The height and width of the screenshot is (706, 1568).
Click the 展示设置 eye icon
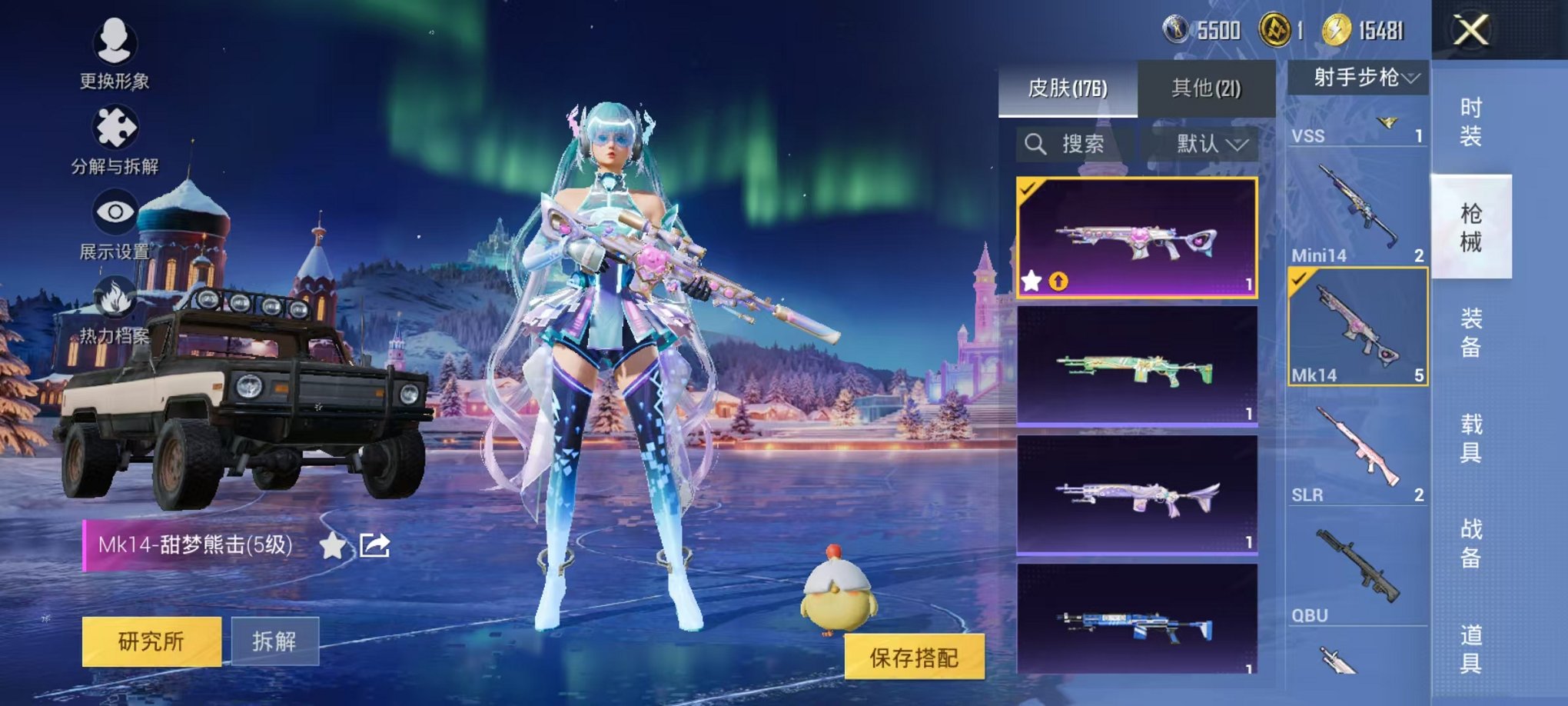click(114, 209)
